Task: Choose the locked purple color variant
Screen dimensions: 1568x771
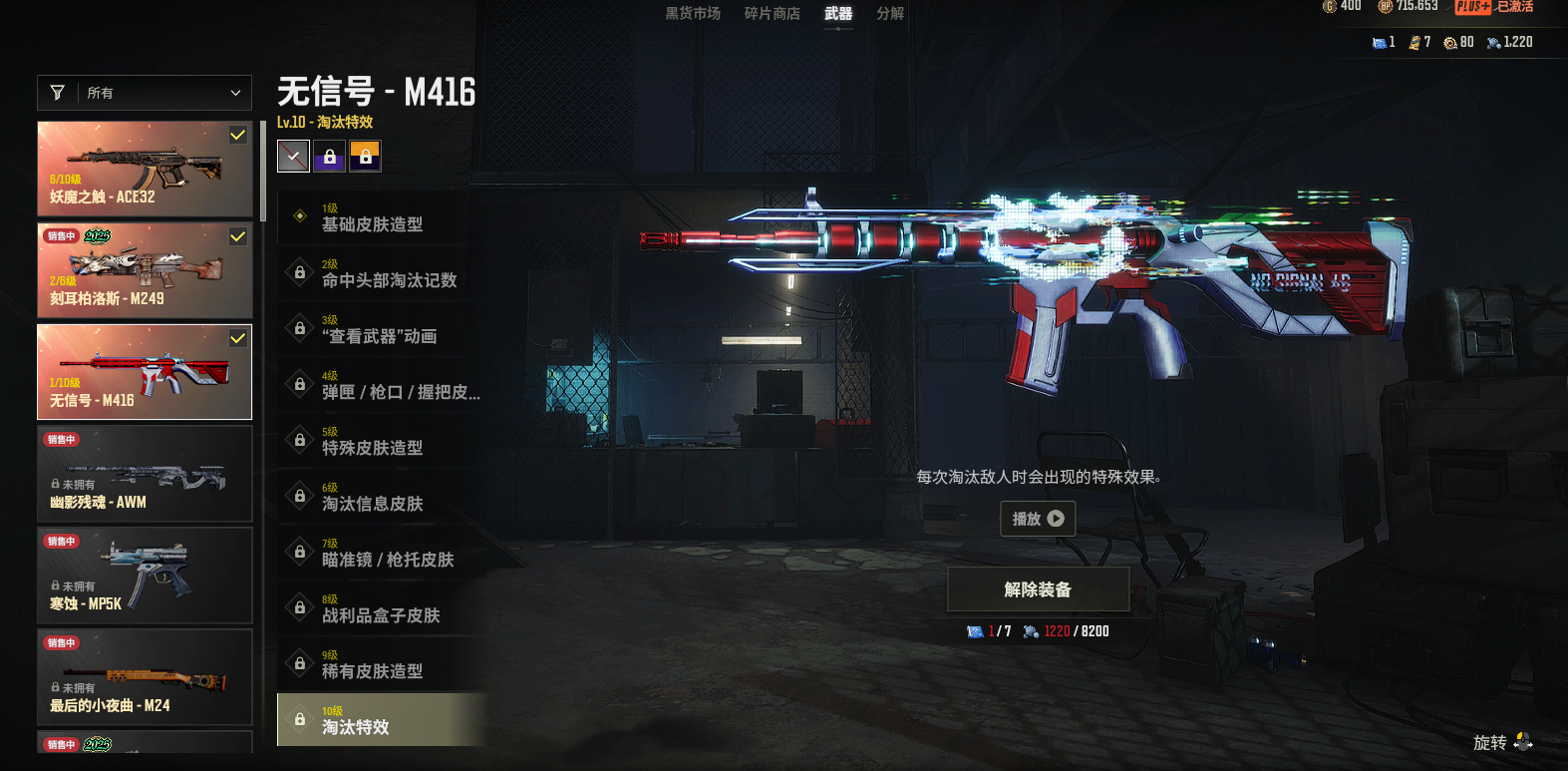Action: 329,157
